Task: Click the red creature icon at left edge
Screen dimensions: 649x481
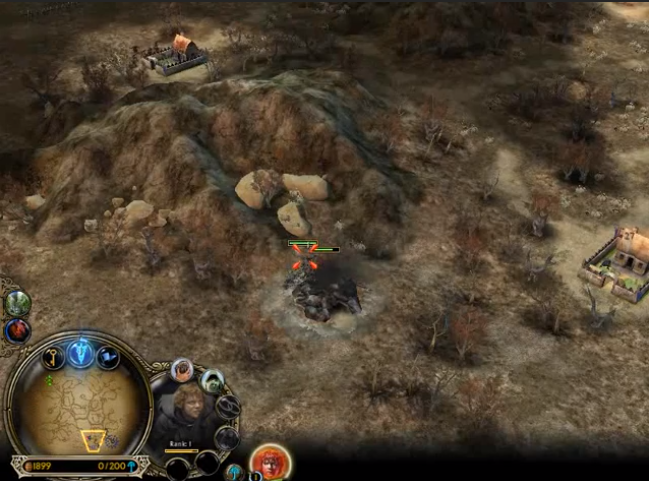Action: click(18, 330)
